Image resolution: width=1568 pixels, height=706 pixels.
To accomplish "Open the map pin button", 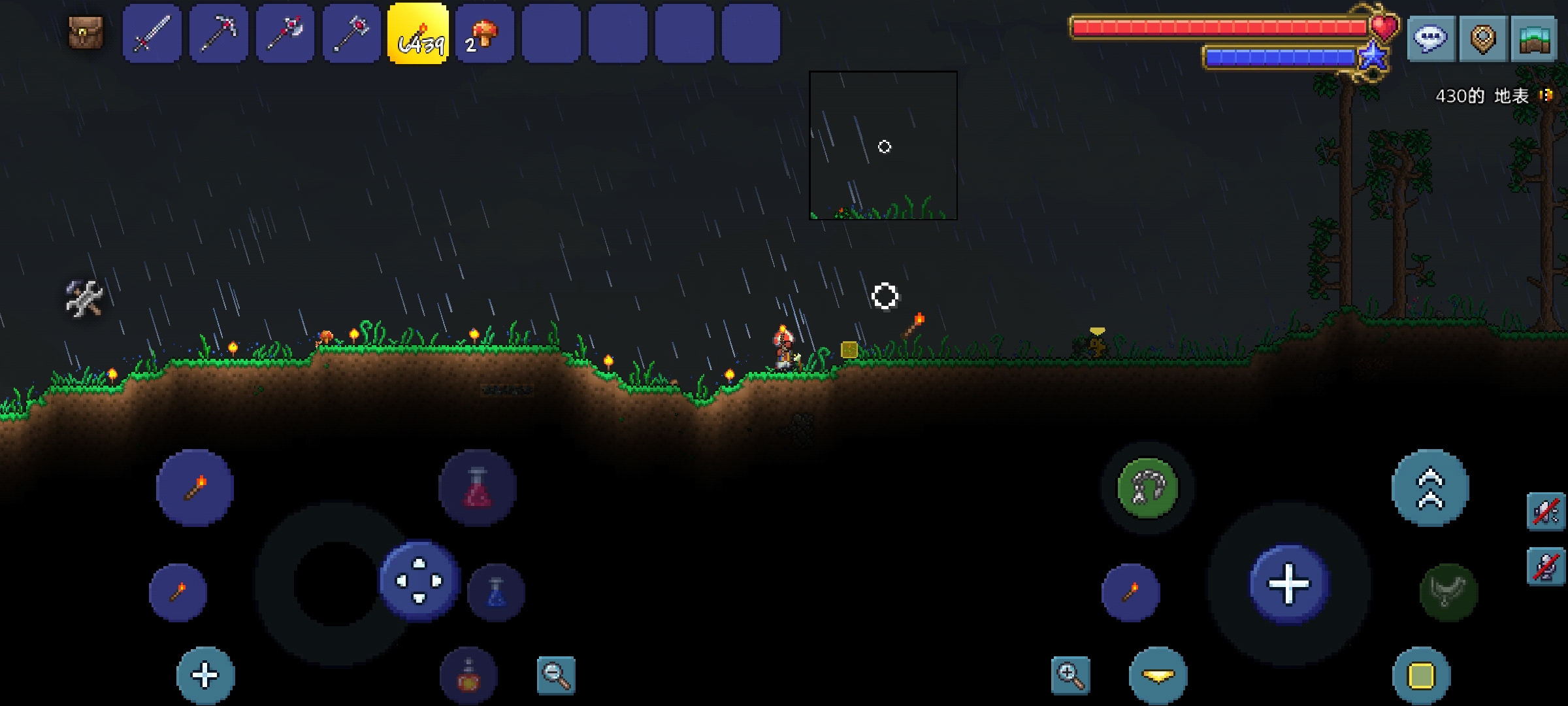I will point(1482,39).
